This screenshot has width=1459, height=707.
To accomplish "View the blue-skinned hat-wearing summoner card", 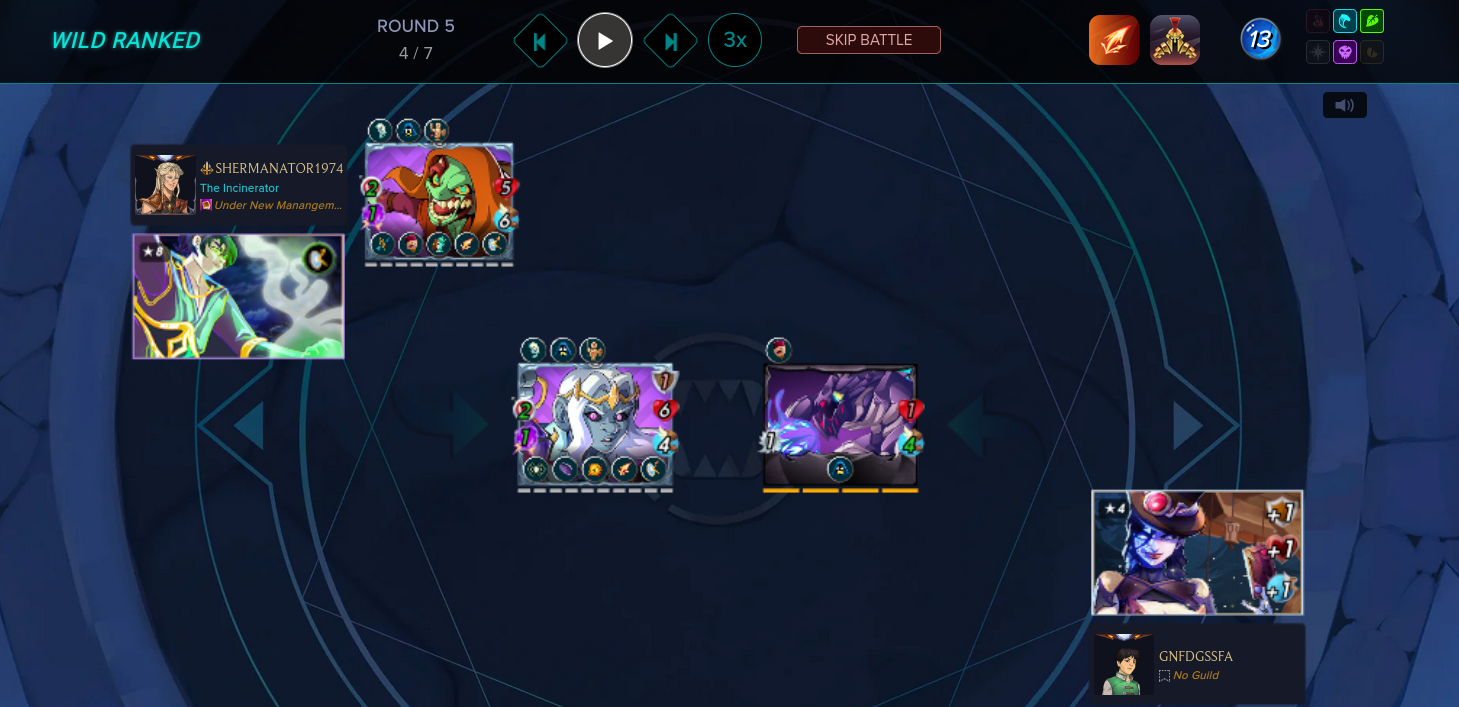I will pyautogui.click(x=1197, y=552).
